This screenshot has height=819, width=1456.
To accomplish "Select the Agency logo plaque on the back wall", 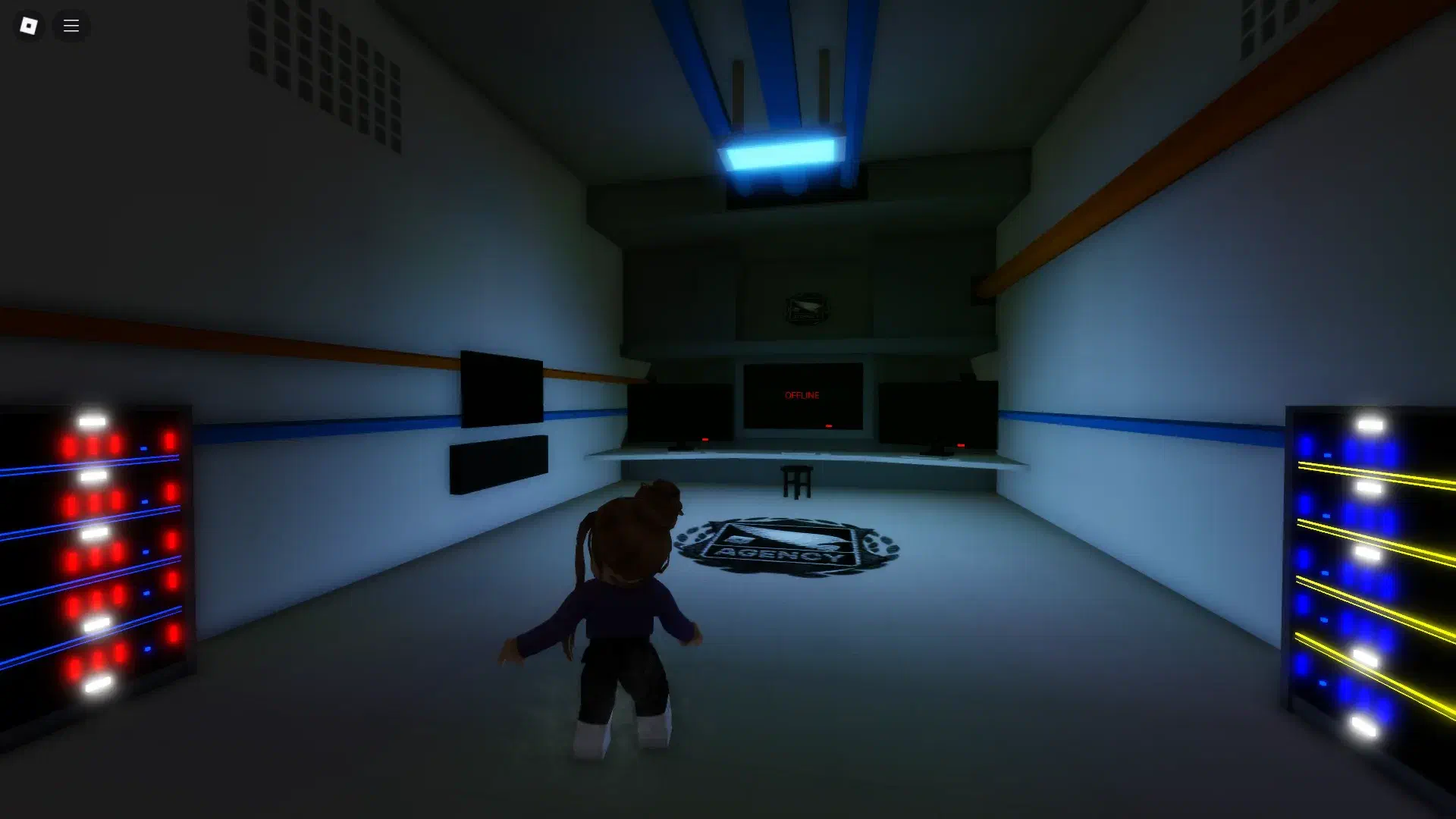I will click(805, 306).
